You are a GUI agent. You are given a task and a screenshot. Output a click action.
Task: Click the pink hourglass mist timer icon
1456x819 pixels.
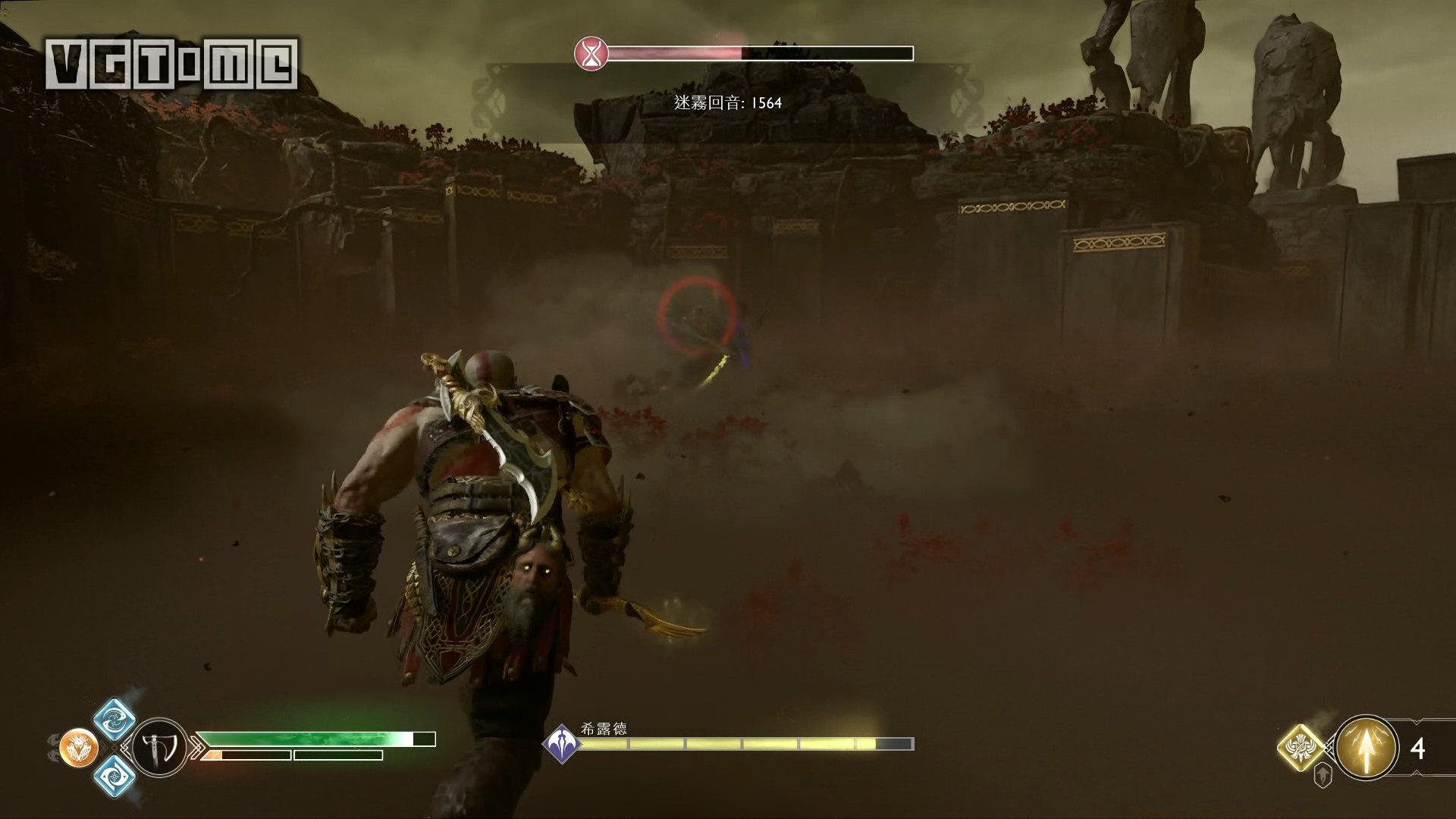pos(591,54)
